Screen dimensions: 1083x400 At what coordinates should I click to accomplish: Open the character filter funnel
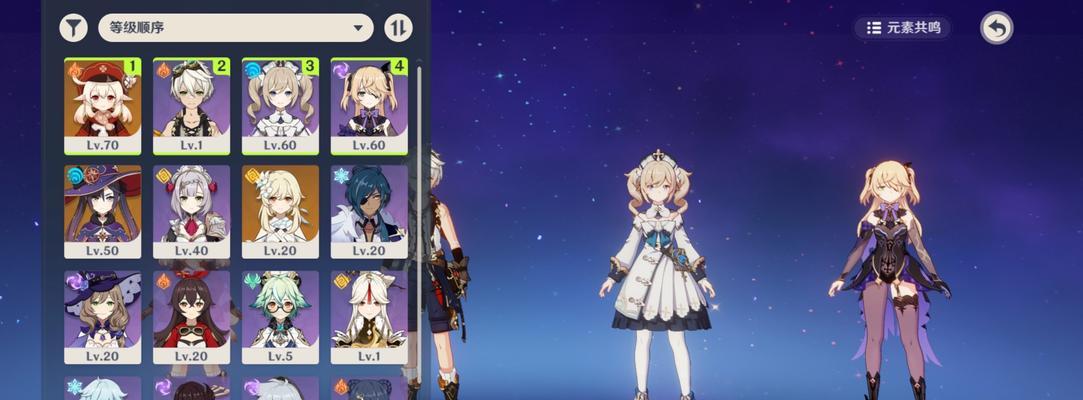pos(73,28)
